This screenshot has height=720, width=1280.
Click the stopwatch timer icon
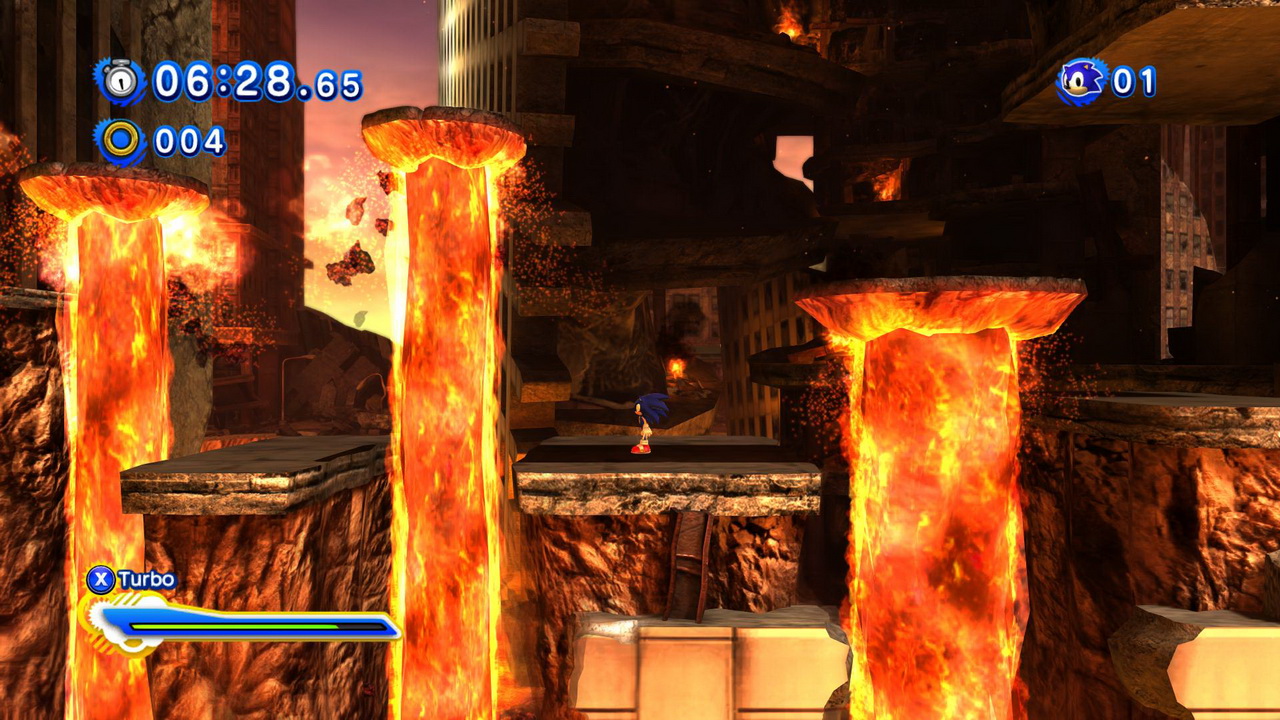click(x=121, y=81)
